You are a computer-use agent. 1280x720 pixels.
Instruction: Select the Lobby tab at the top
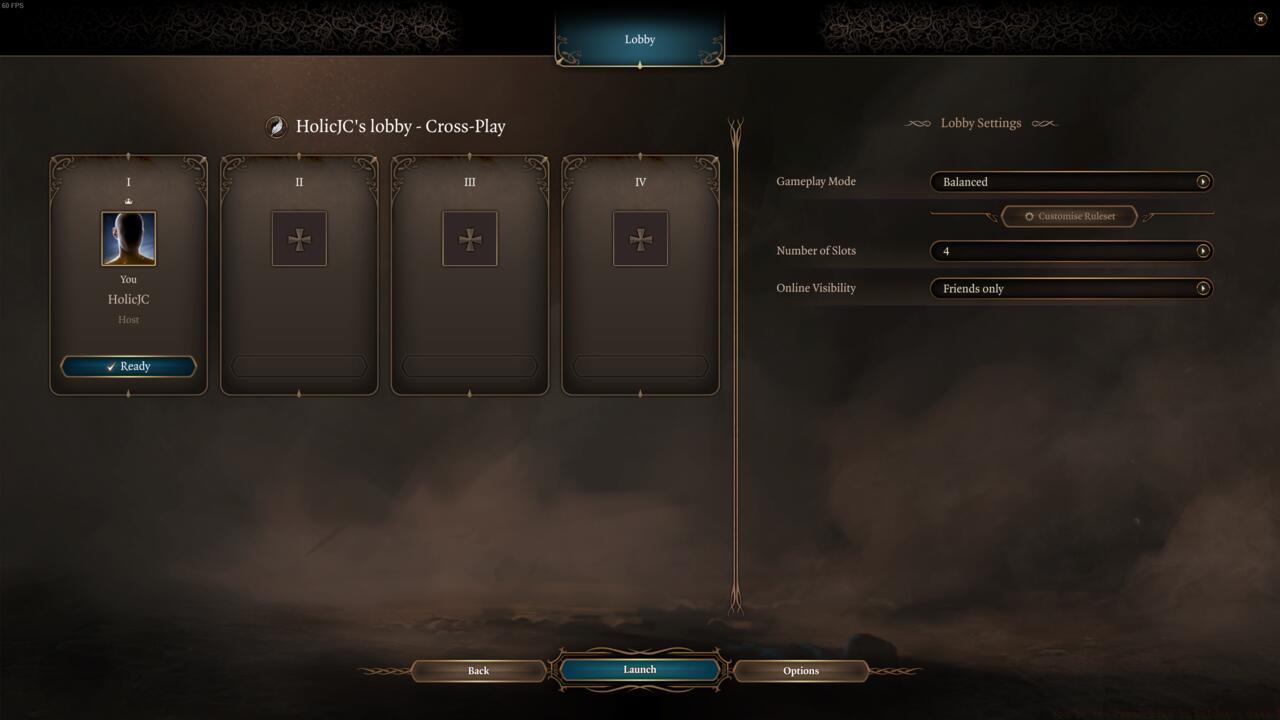639,39
